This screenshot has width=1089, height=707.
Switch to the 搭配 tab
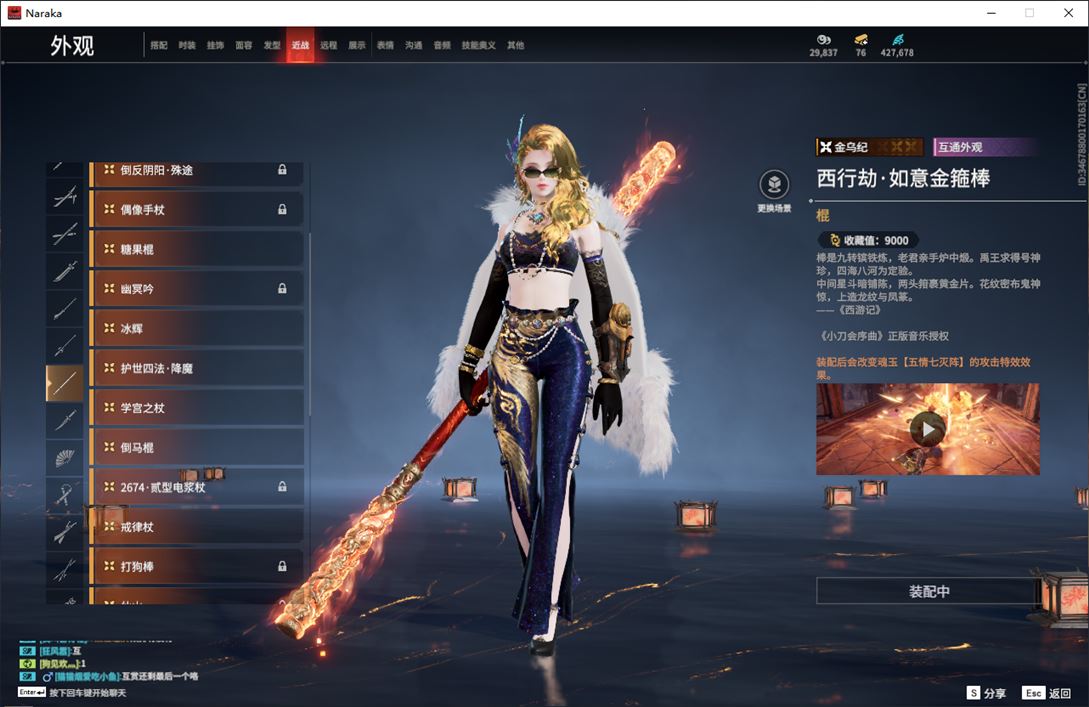[x=158, y=46]
